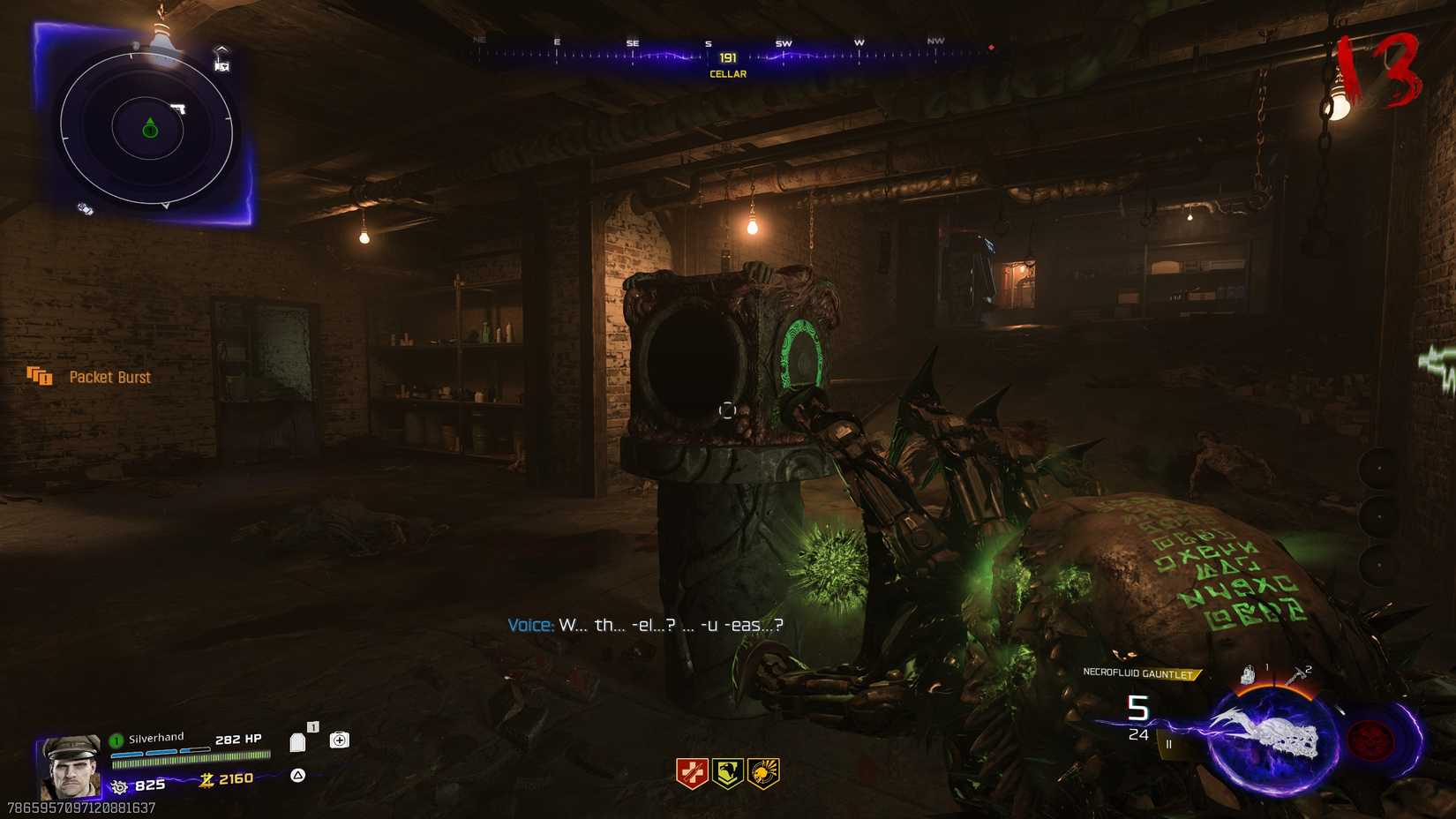
Task: Click the green player marker on the minimap
Action: coord(148,129)
